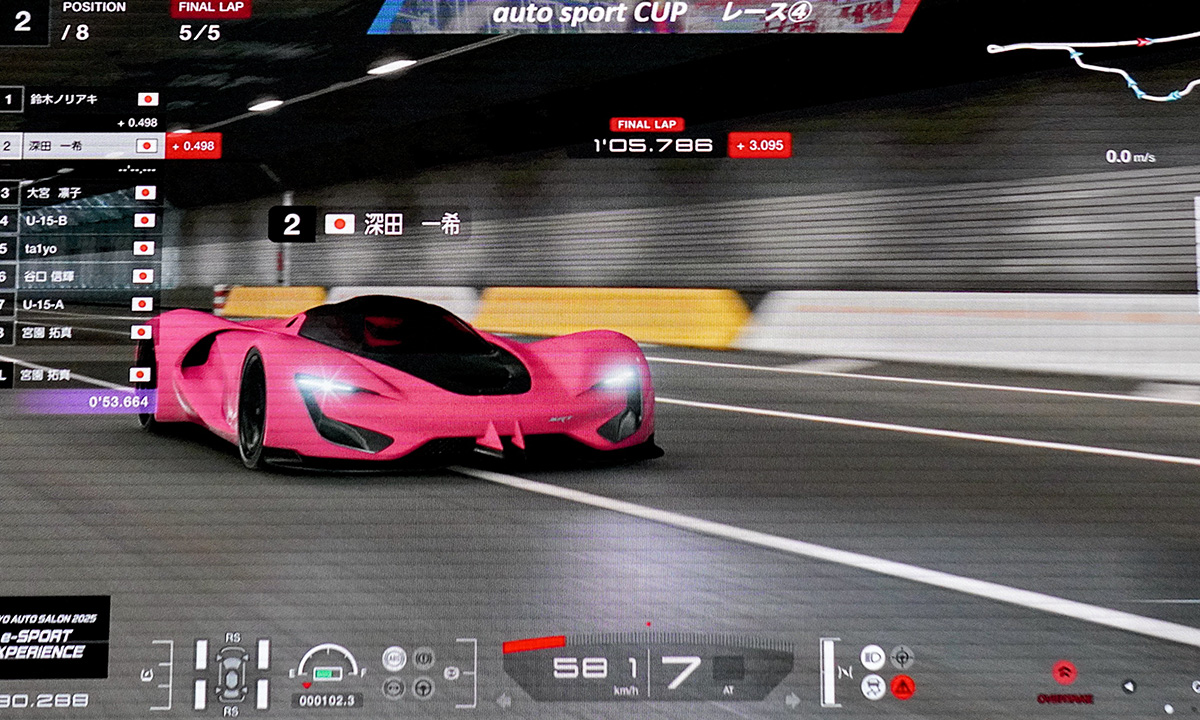Image resolution: width=1200 pixels, height=720 pixels.
Task: Click the red Overtake icon
Action: pos(1064,673)
